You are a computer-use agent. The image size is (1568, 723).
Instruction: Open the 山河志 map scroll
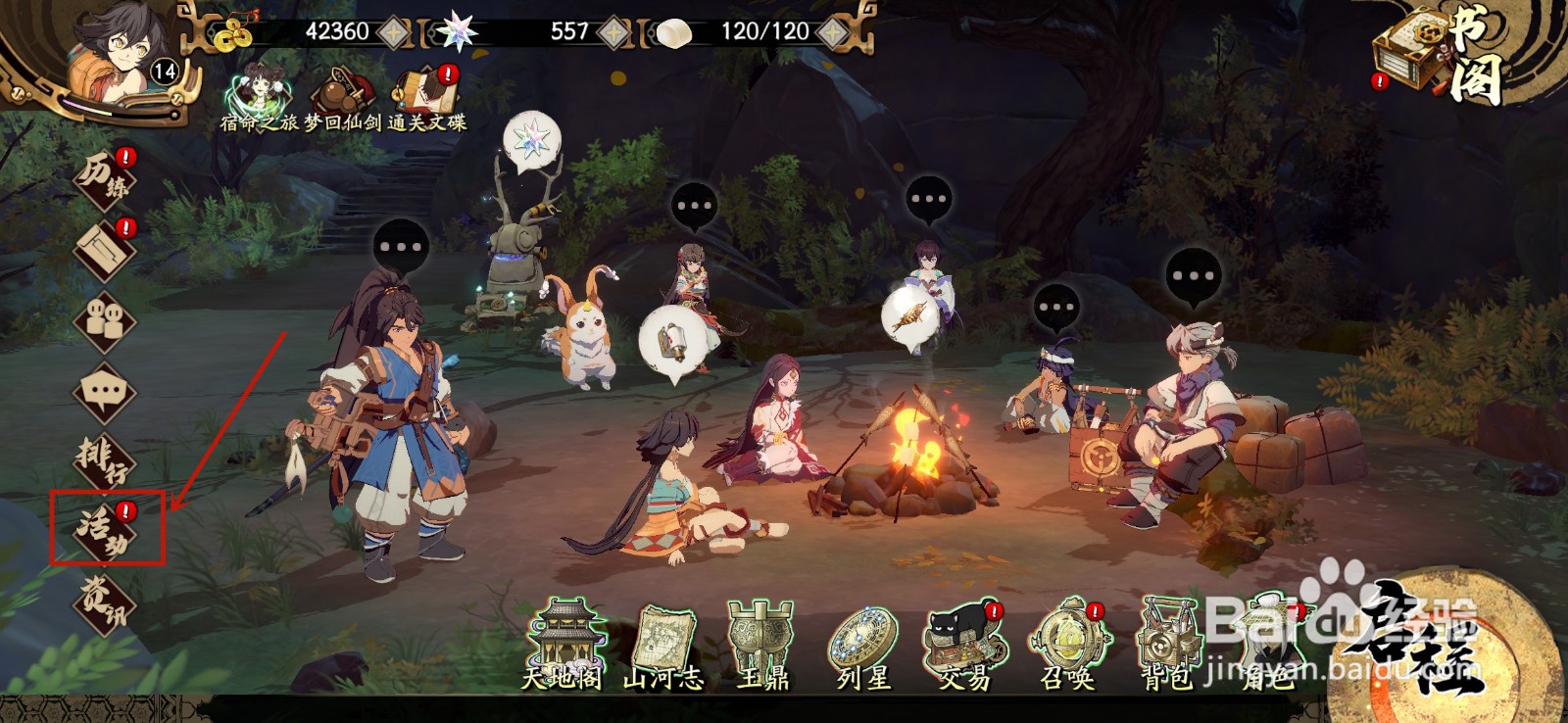[x=663, y=645]
